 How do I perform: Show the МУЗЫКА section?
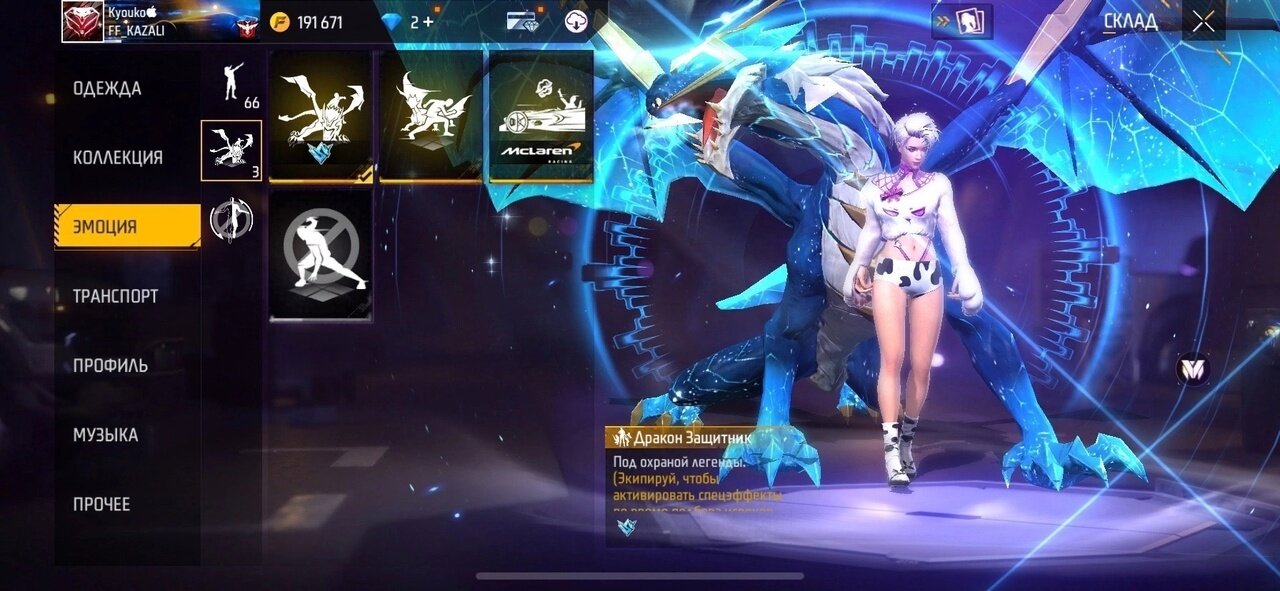pyautogui.click(x=105, y=435)
